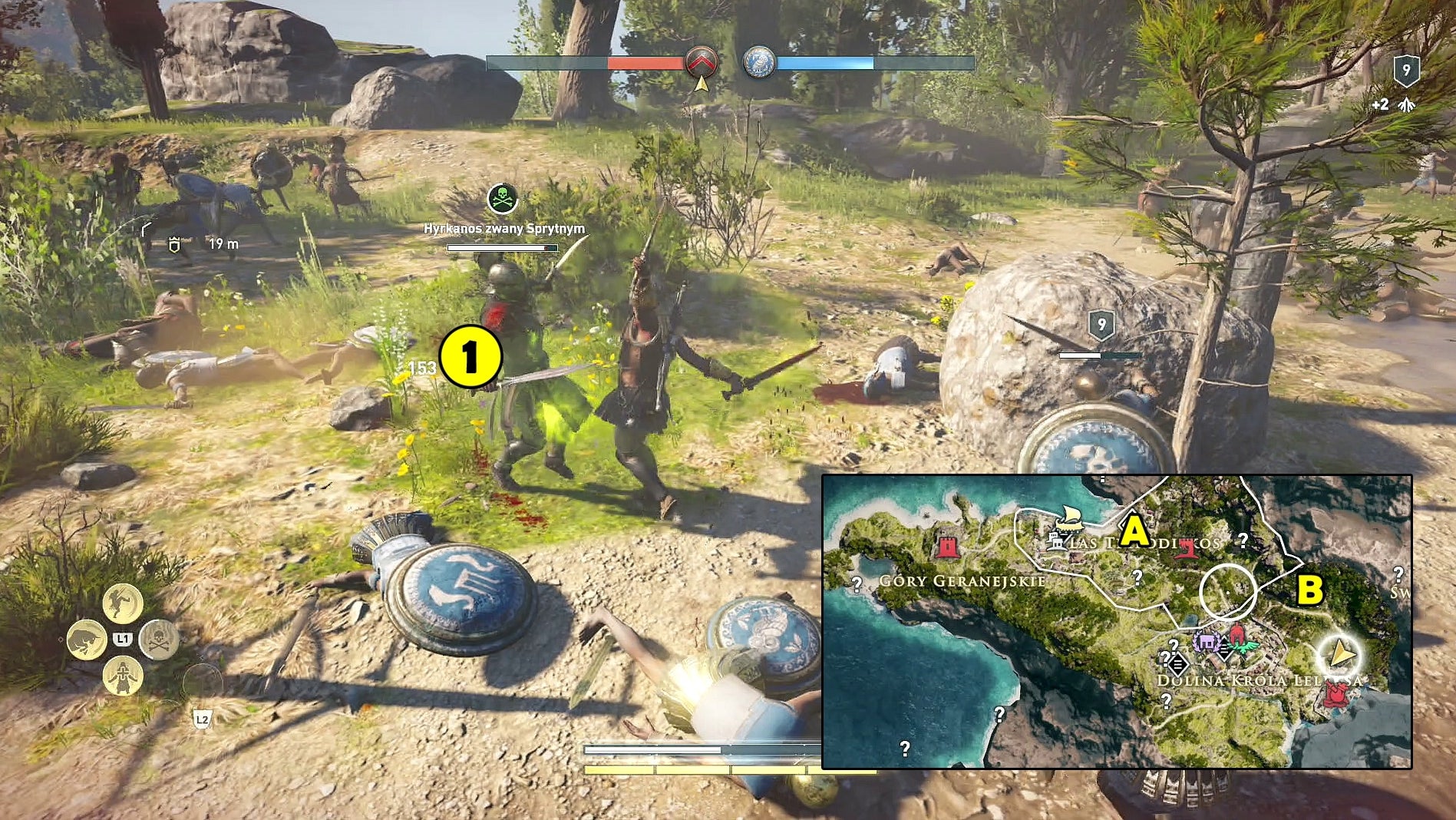Activate the Sparta Kick ability
1456x820 pixels.
click(123, 602)
